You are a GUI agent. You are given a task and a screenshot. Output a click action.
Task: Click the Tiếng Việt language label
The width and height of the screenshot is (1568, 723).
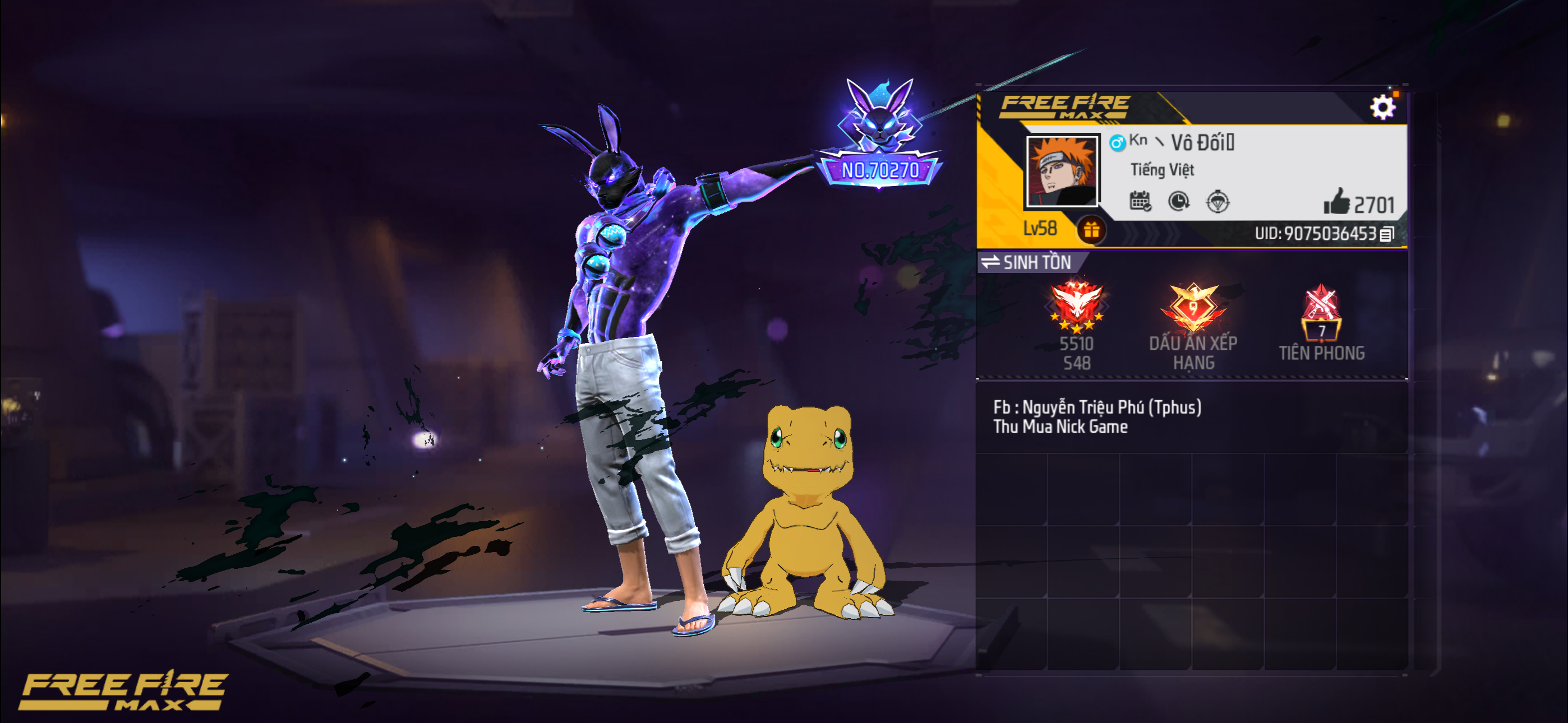pos(1164,170)
